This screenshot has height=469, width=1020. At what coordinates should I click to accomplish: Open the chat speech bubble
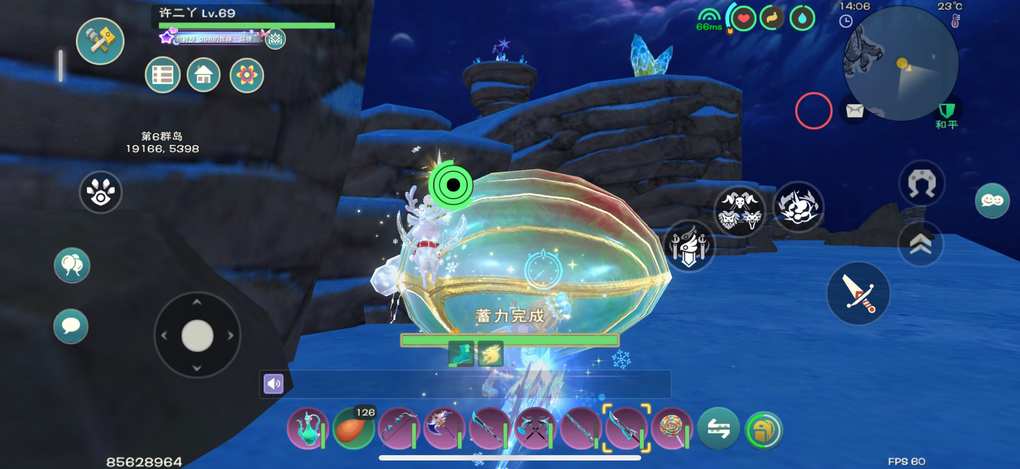coord(71,326)
